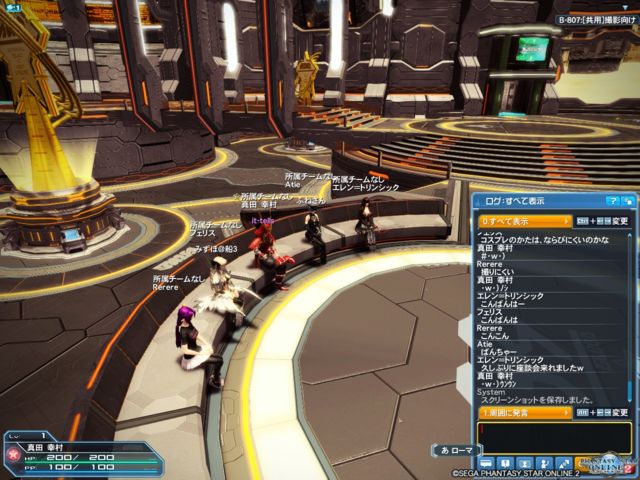
Task: Select the chat channel dropdown '周囲に発言'
Action: point(524,411)
